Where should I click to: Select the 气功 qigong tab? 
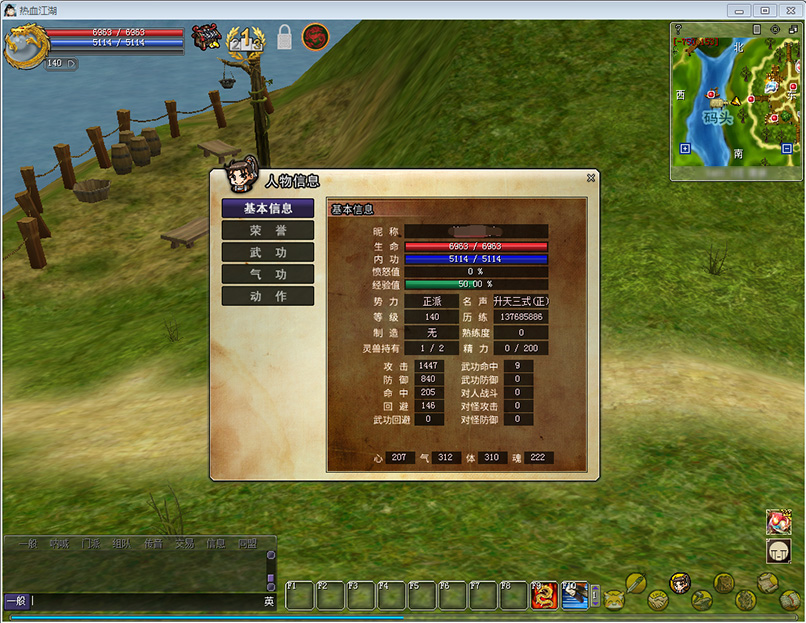[x=268, y=274]
